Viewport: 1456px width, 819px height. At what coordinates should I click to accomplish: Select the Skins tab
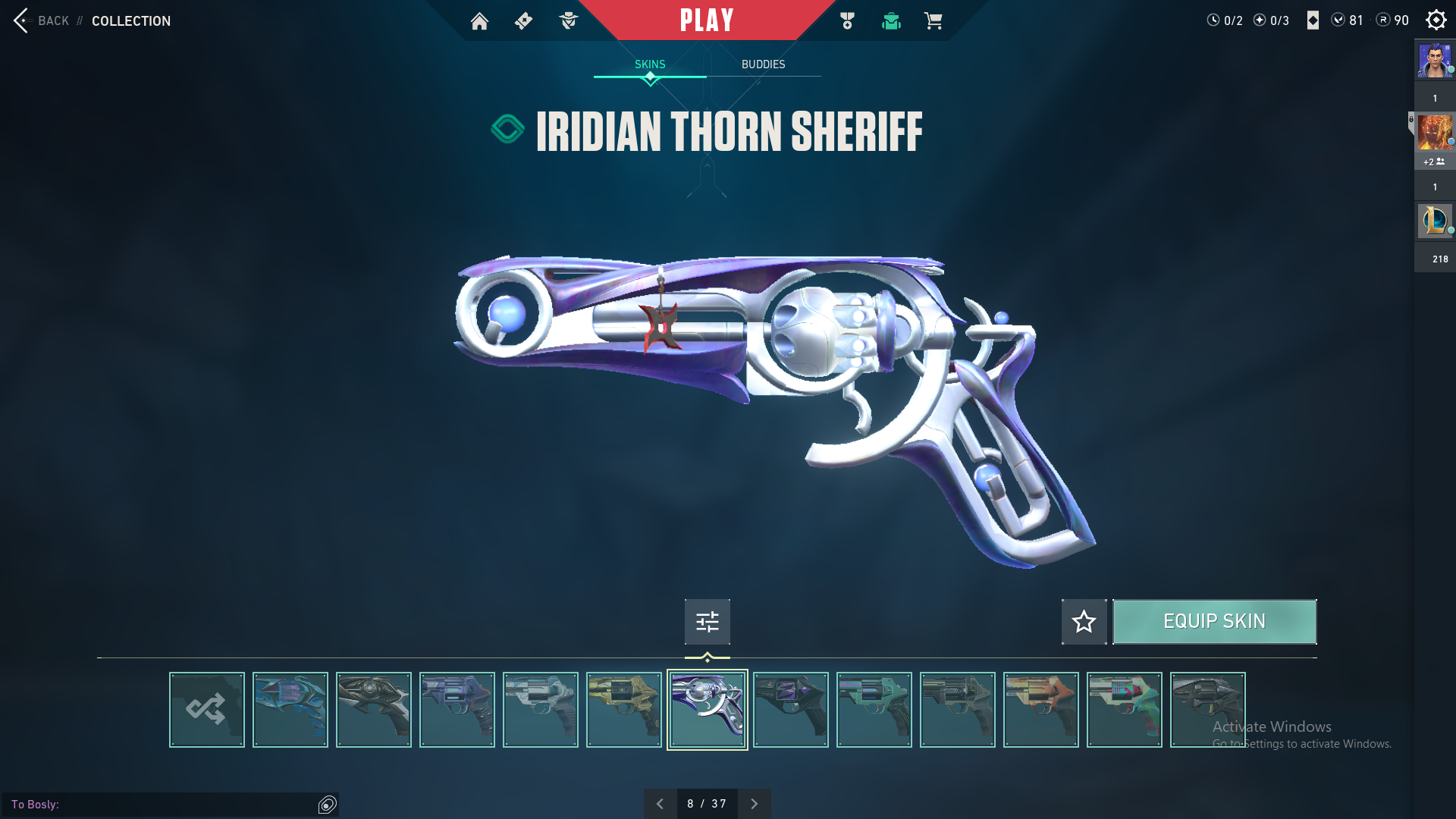(650, 64)
